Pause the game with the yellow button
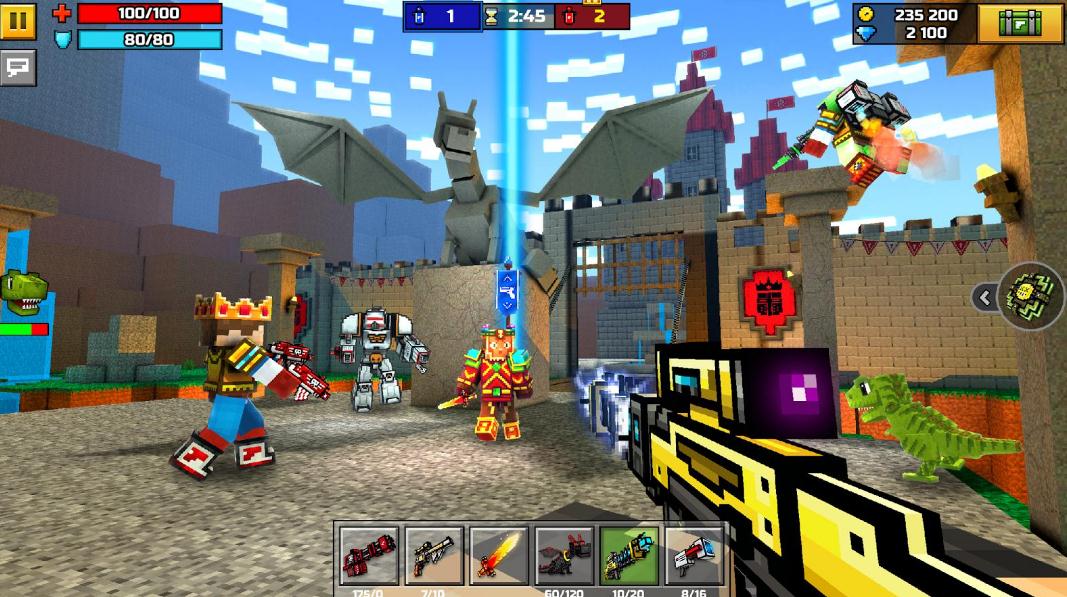This screenshot has width=1067, height=597. tap(18, 20)
